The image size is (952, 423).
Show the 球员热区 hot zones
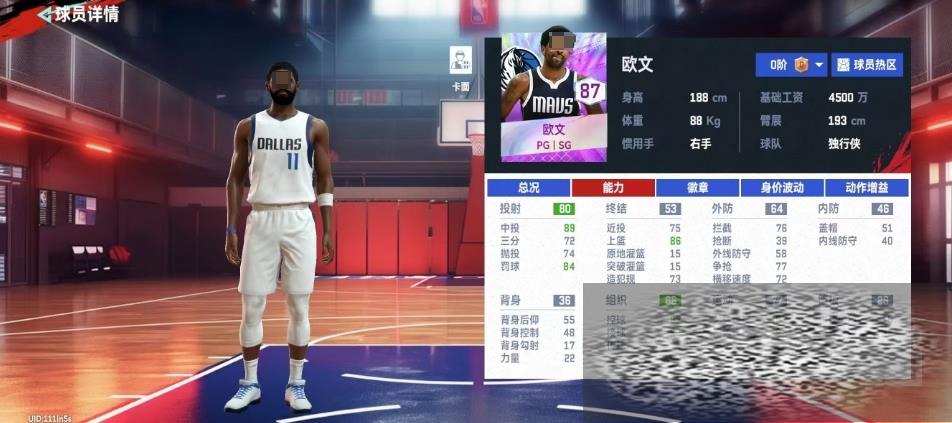point(868,65)
